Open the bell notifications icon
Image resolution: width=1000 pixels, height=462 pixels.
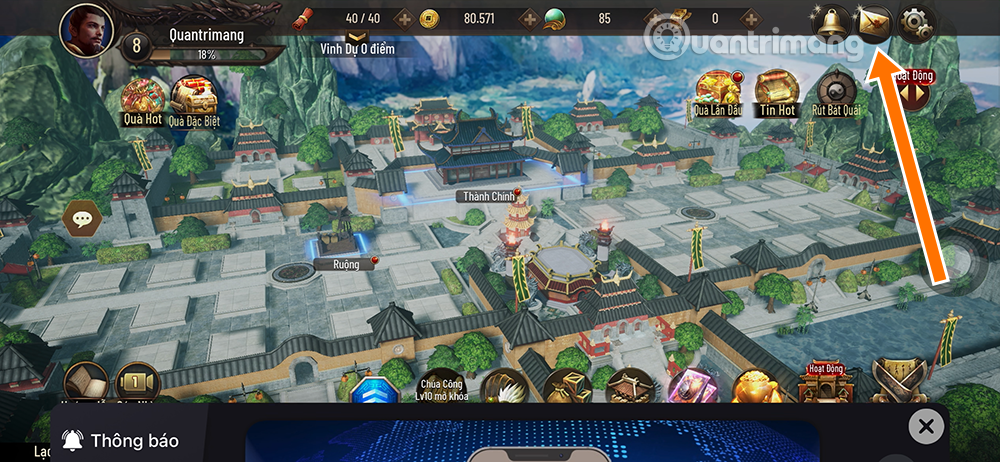(829, 20)
